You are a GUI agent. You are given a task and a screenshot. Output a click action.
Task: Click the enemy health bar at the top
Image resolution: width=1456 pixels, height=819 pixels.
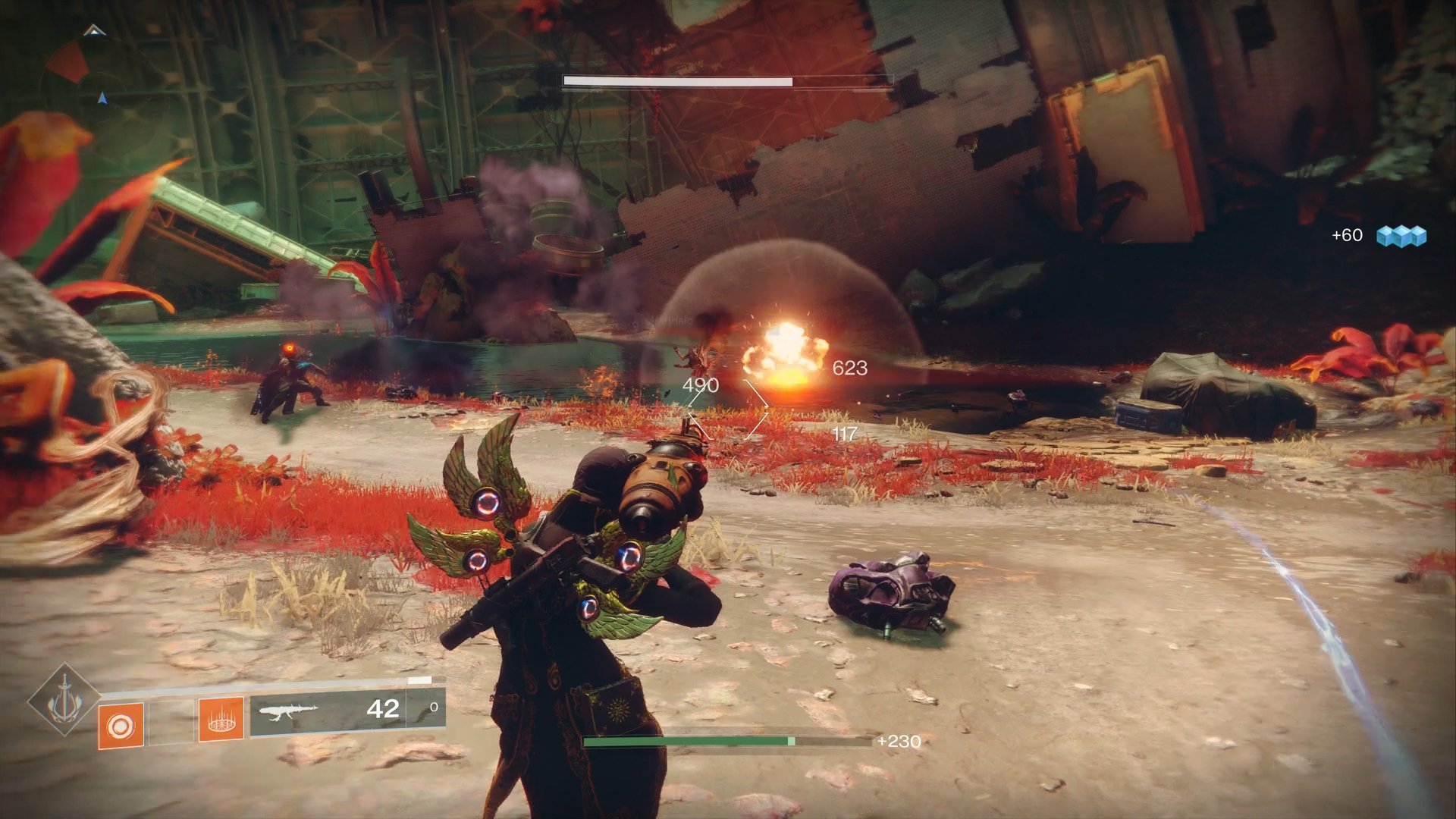pyautogui.click(x=728, y=80)
